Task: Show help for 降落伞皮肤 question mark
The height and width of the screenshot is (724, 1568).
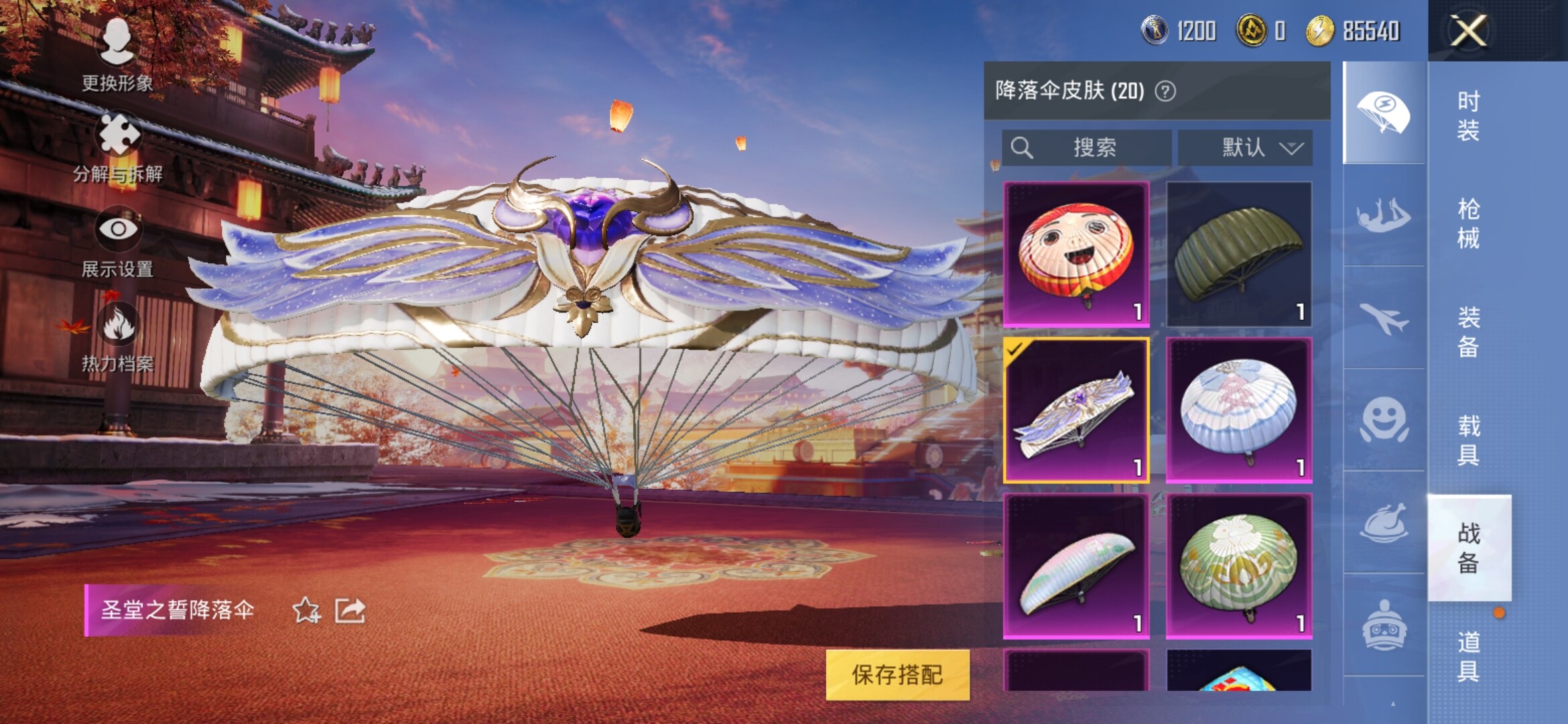Action: (x=1165, y=91)
